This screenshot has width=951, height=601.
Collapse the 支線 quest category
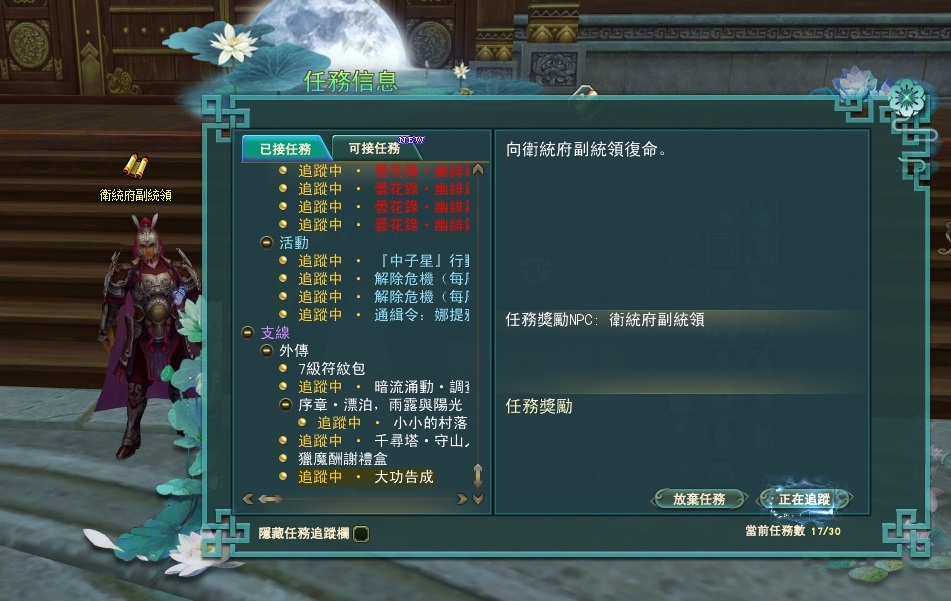249,332
